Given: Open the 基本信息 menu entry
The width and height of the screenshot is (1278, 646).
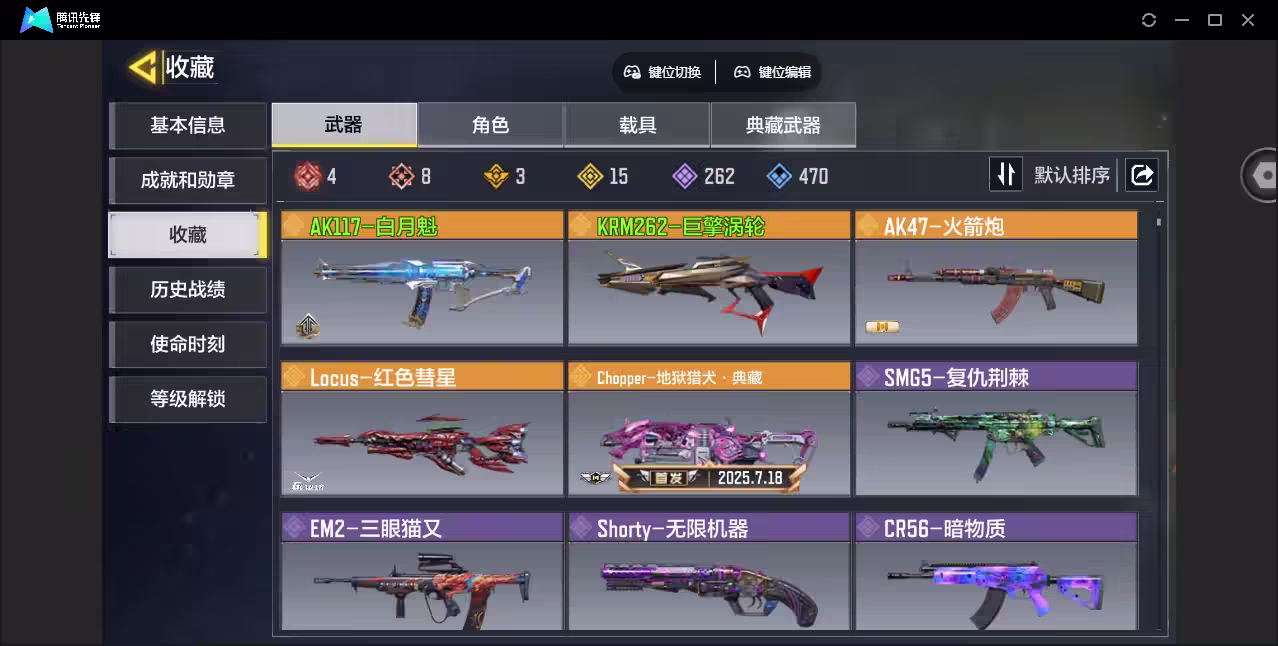Looking at the screenshot, I should [187, 126].
